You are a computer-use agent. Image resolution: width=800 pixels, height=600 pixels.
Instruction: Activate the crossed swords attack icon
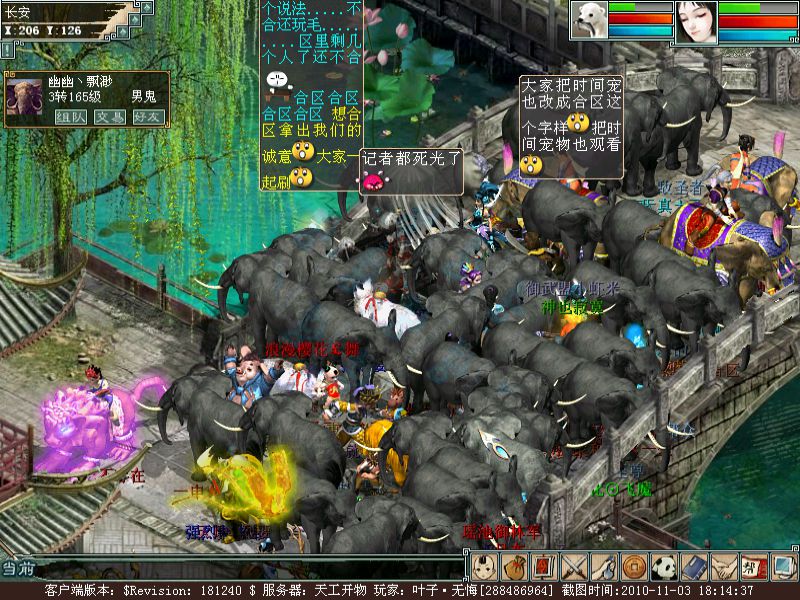click(x=575, y=567)
